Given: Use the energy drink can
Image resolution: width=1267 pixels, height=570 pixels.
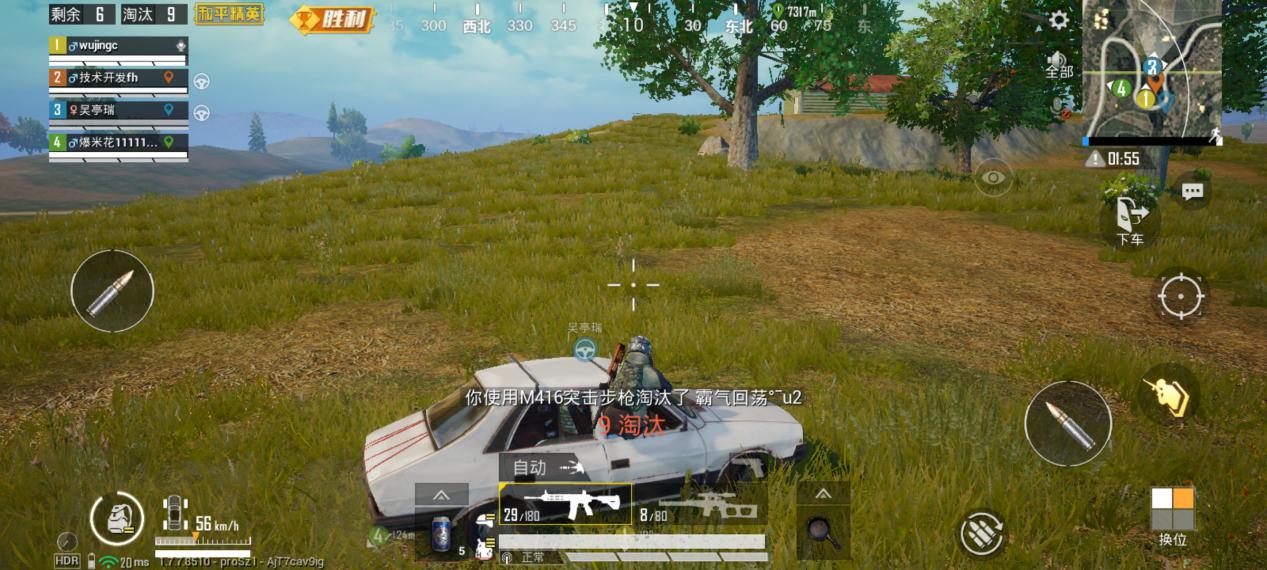Looking at the screenshot, I should (x=441, y=534).
